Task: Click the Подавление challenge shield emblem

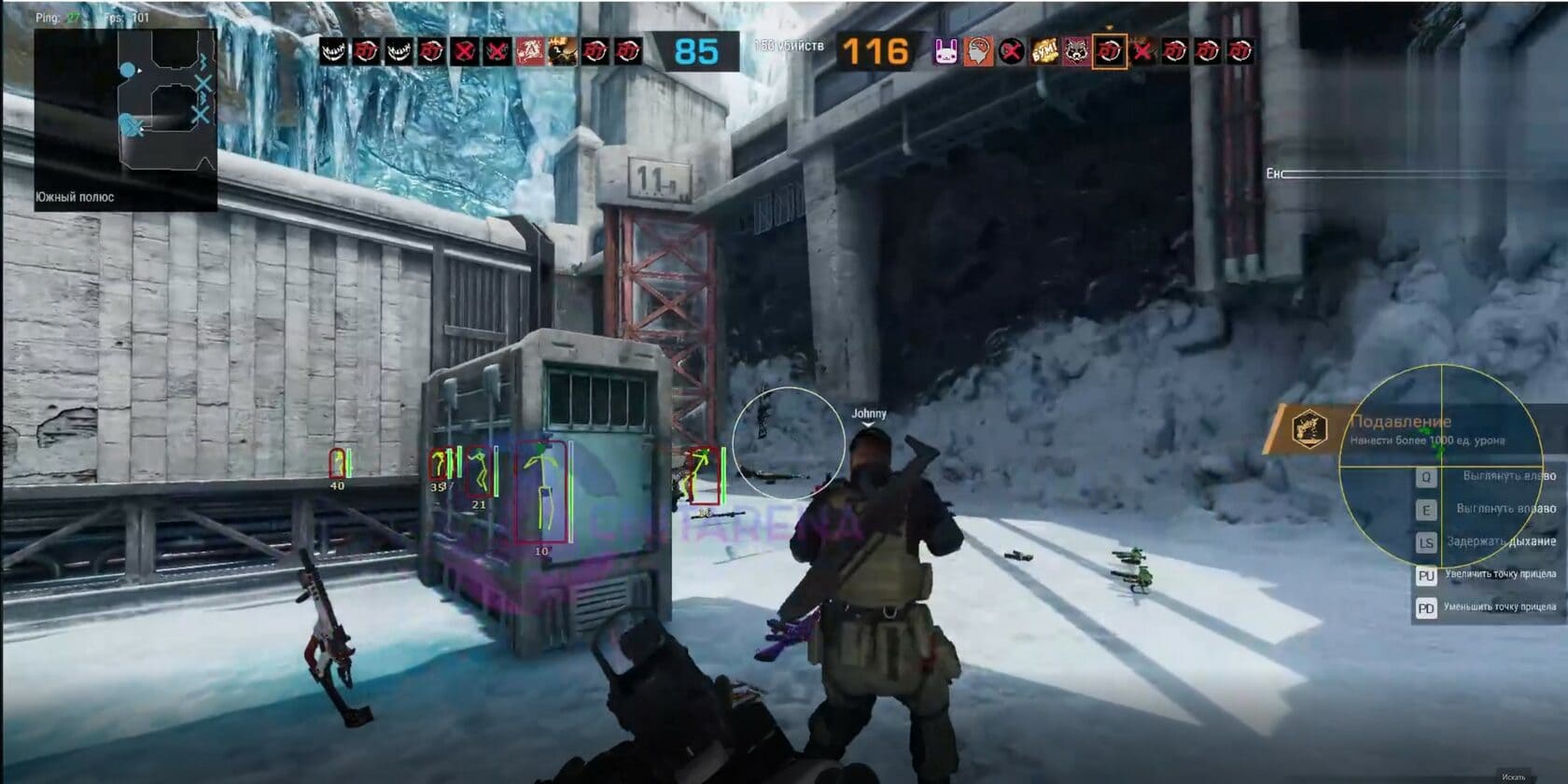Action: tap(1312, 427)
